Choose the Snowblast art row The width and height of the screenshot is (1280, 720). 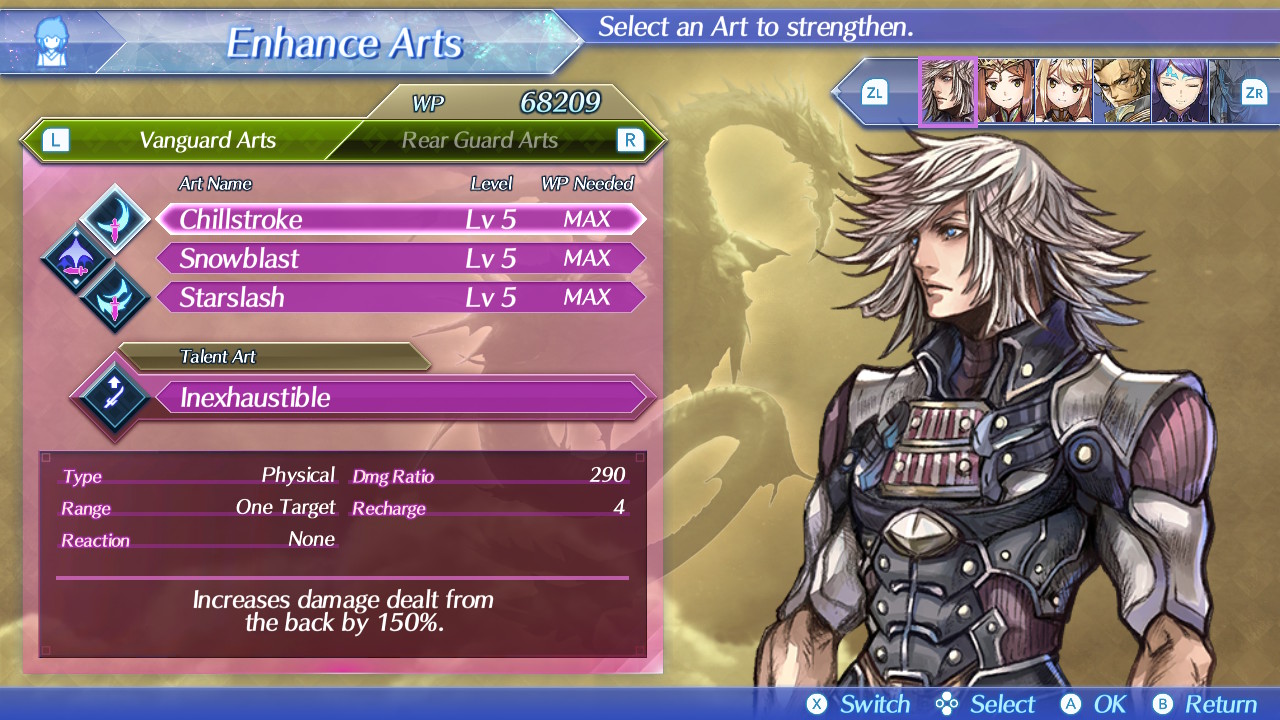pyautogui.click(x=400, y=258)
